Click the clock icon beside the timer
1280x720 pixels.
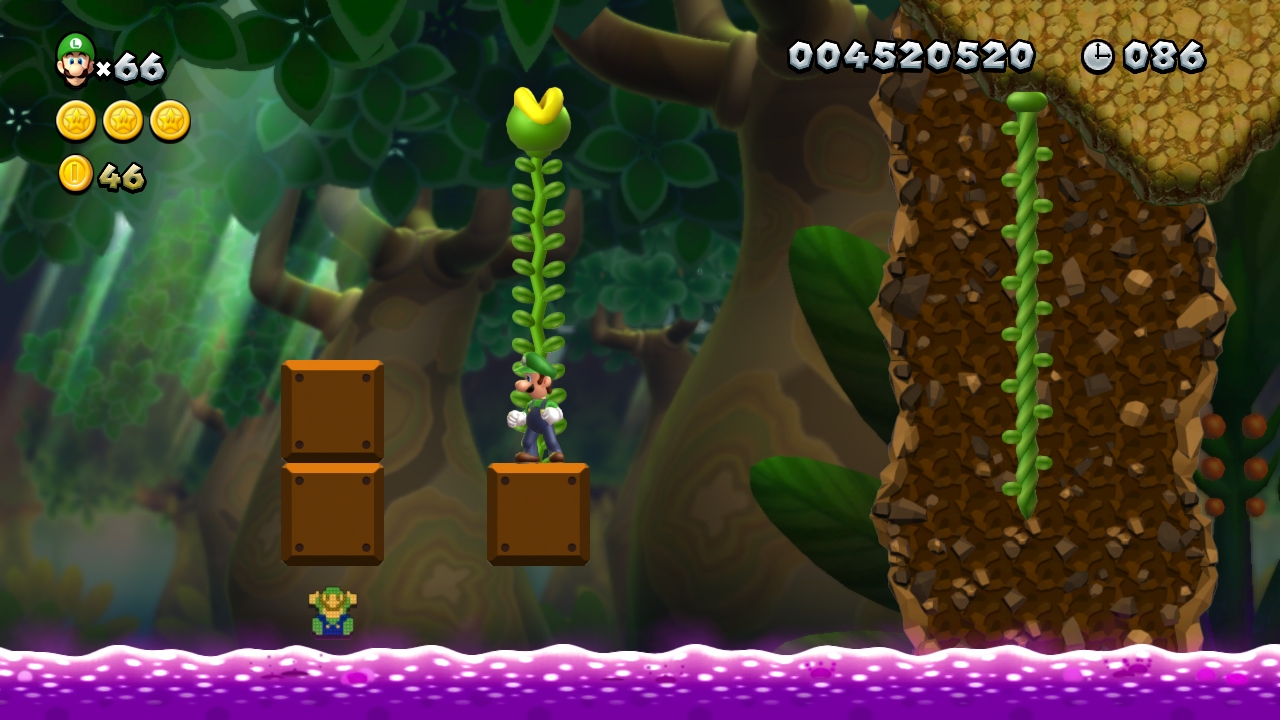(1101, 55)
